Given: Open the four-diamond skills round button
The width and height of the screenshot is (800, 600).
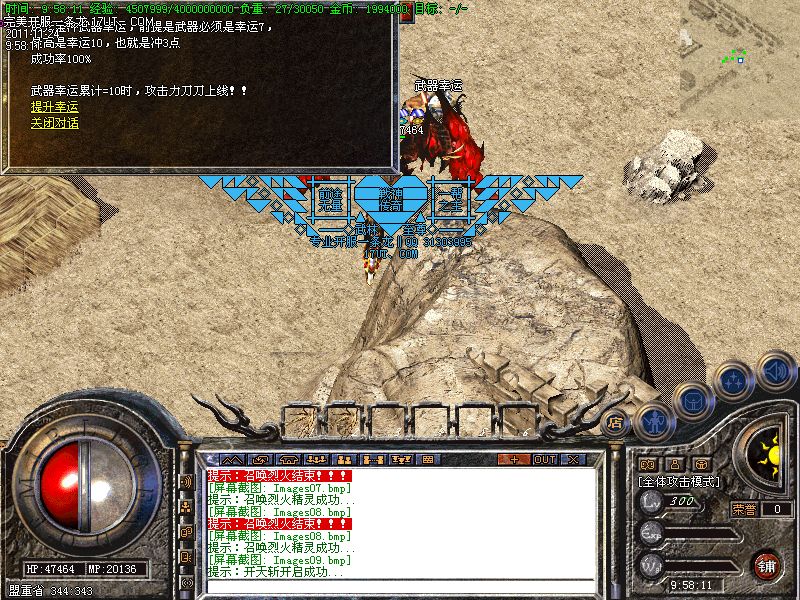Looking at the screenshot, I should click(735, 381).
